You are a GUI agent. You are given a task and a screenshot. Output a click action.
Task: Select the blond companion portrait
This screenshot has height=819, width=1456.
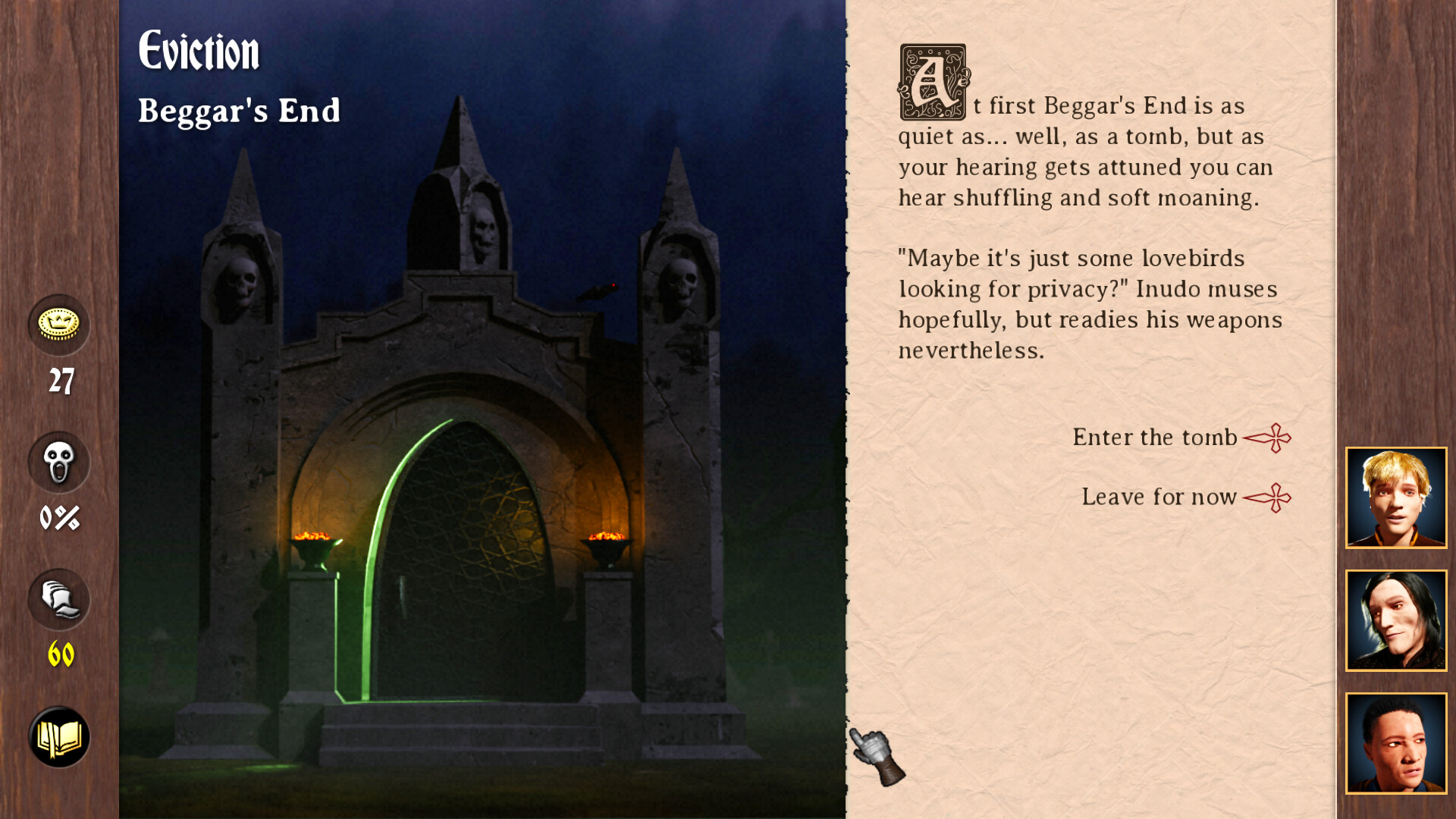coord(1396,497)
